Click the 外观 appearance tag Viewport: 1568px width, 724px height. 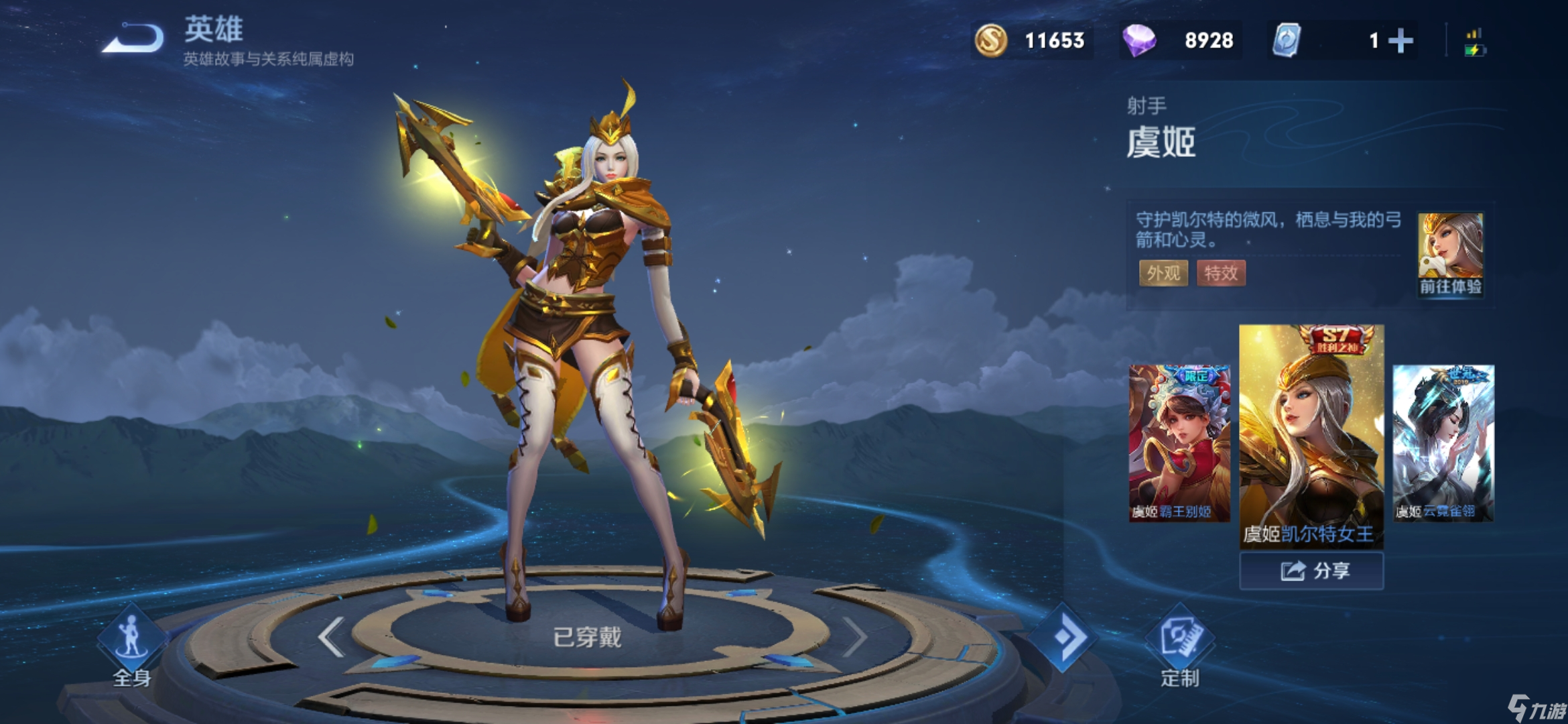(1163, 273)
